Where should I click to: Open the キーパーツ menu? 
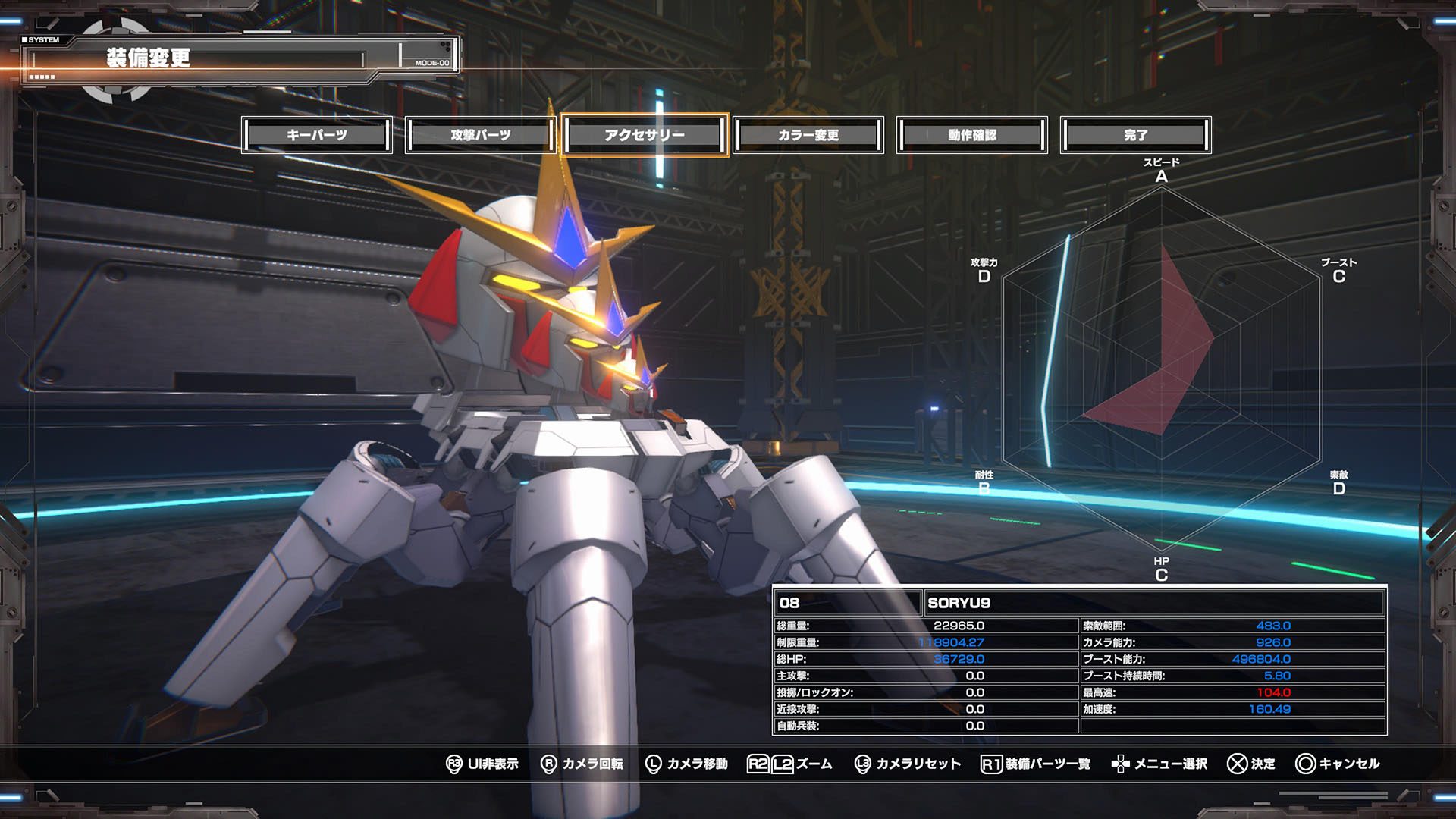(x=317, y=135)
